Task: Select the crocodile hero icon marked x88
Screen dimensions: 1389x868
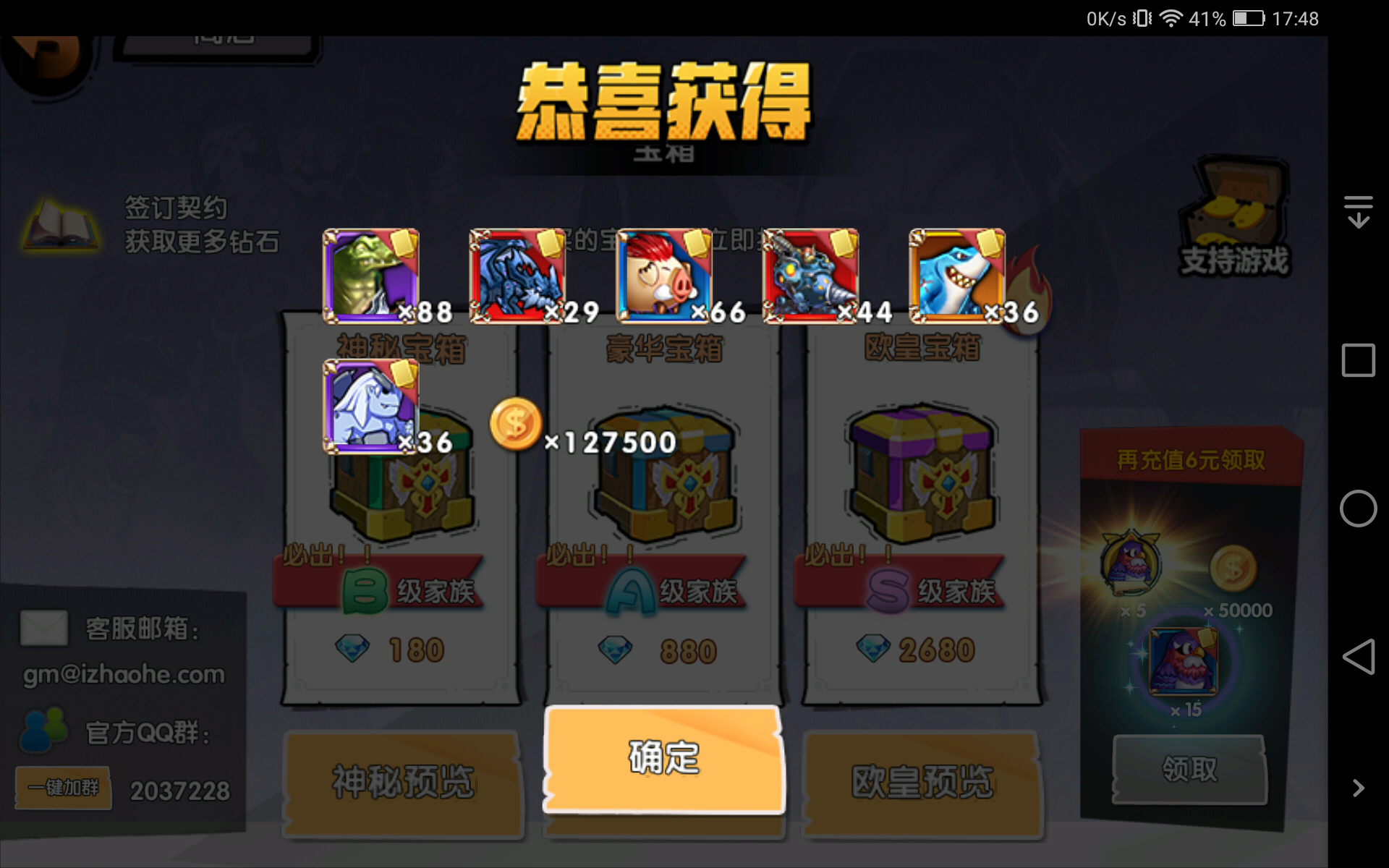Action: [x=370, y=275]
